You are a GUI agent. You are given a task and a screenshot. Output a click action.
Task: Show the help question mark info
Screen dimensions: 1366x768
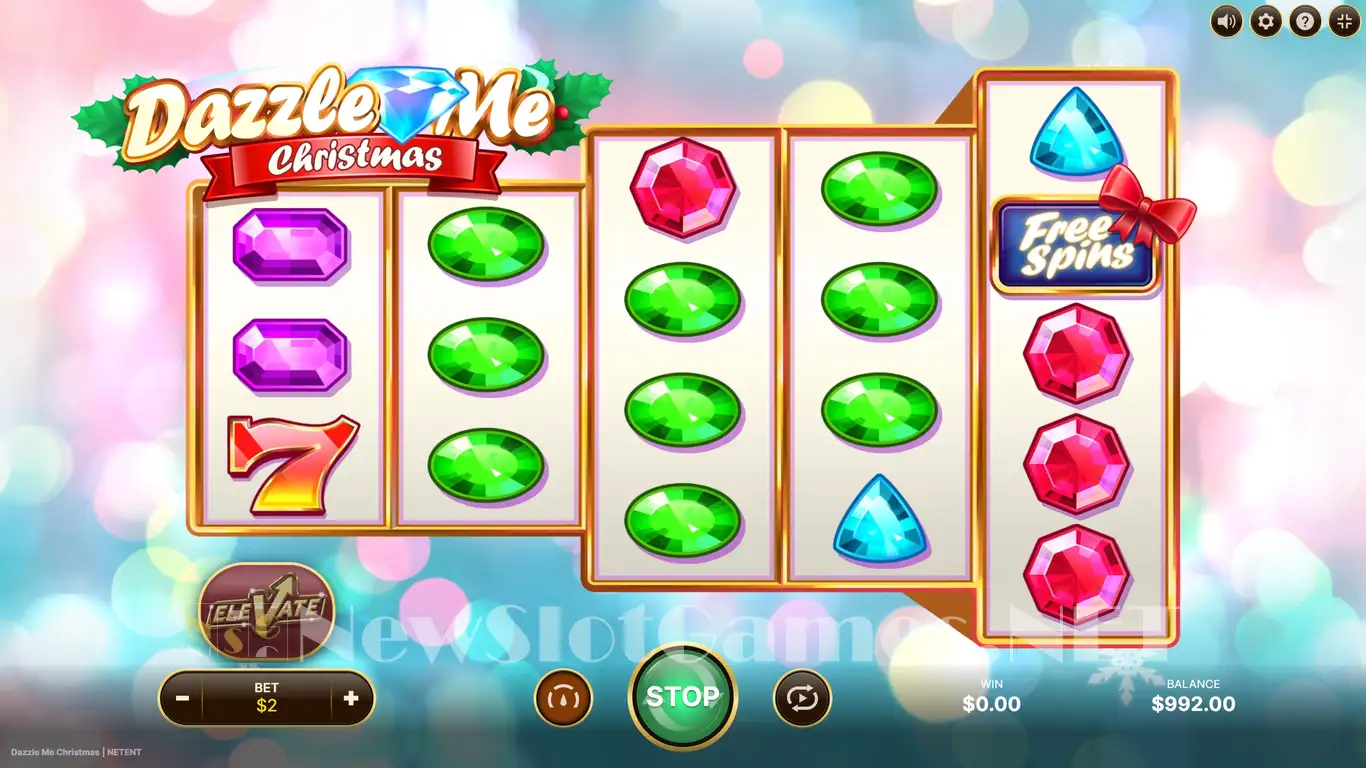point(1304,20)
